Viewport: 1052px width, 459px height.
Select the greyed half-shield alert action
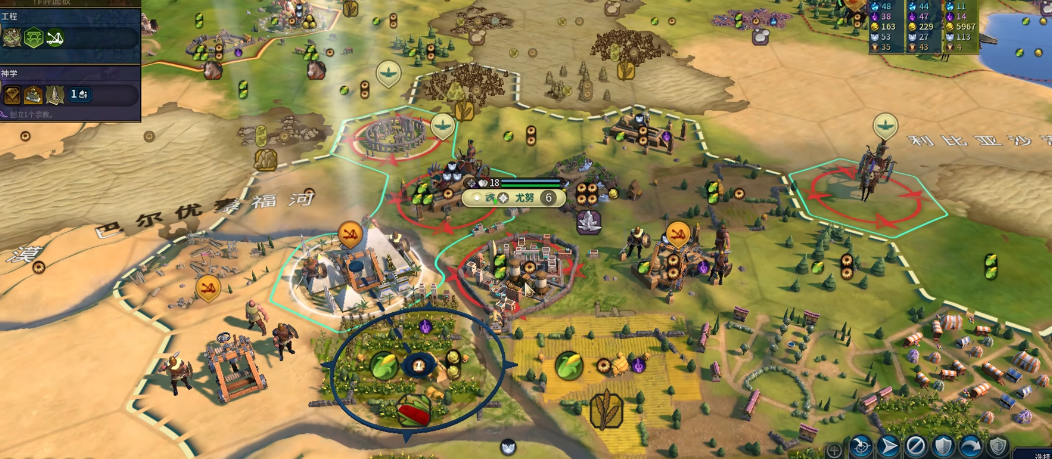coord(997,446)
